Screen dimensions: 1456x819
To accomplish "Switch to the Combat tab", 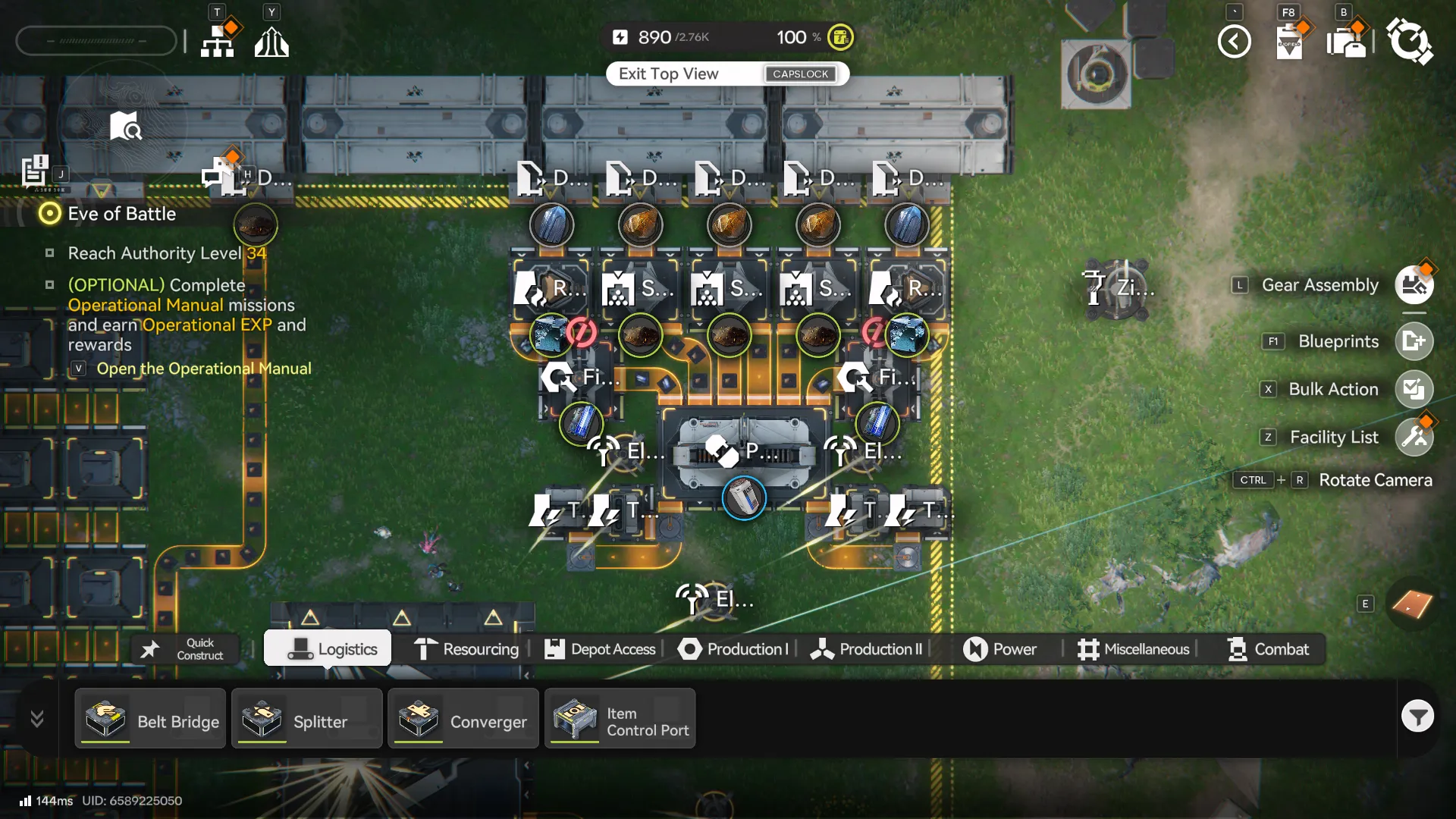I will point(1268,649).
